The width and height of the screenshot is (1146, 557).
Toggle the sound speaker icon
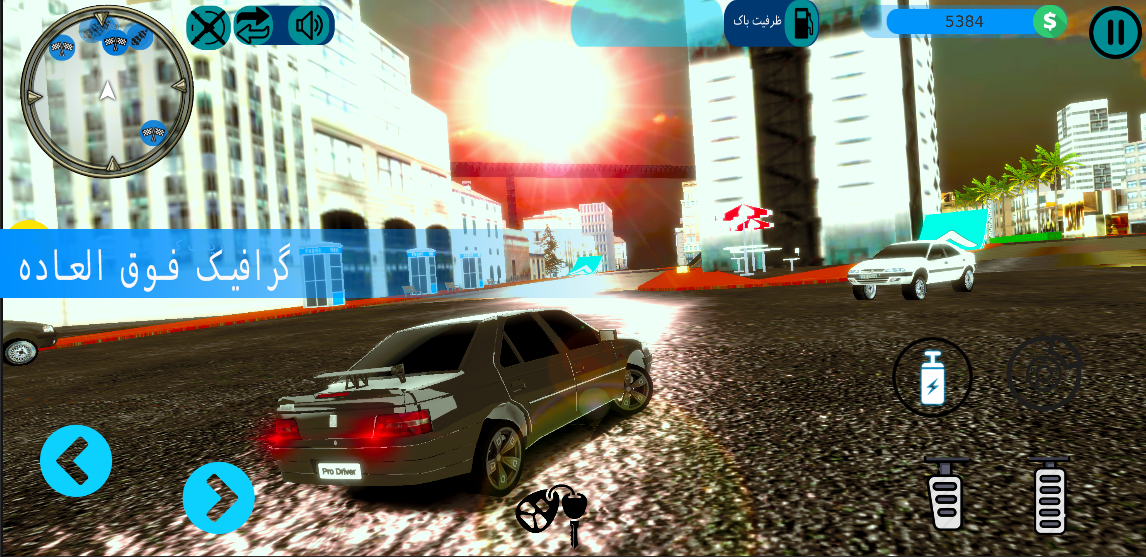point(308,26)
